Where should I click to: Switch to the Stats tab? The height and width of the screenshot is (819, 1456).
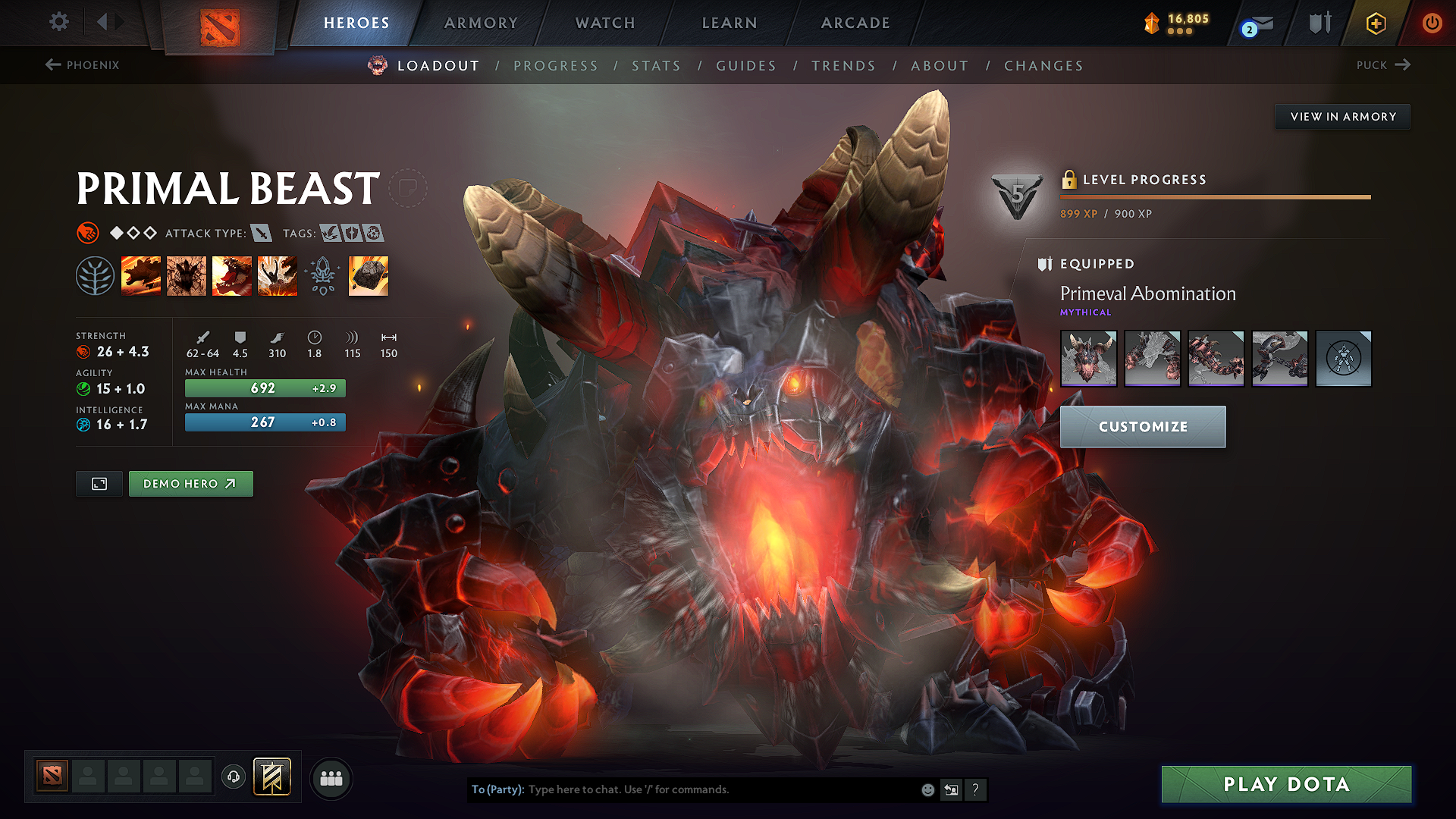point(656,66)
